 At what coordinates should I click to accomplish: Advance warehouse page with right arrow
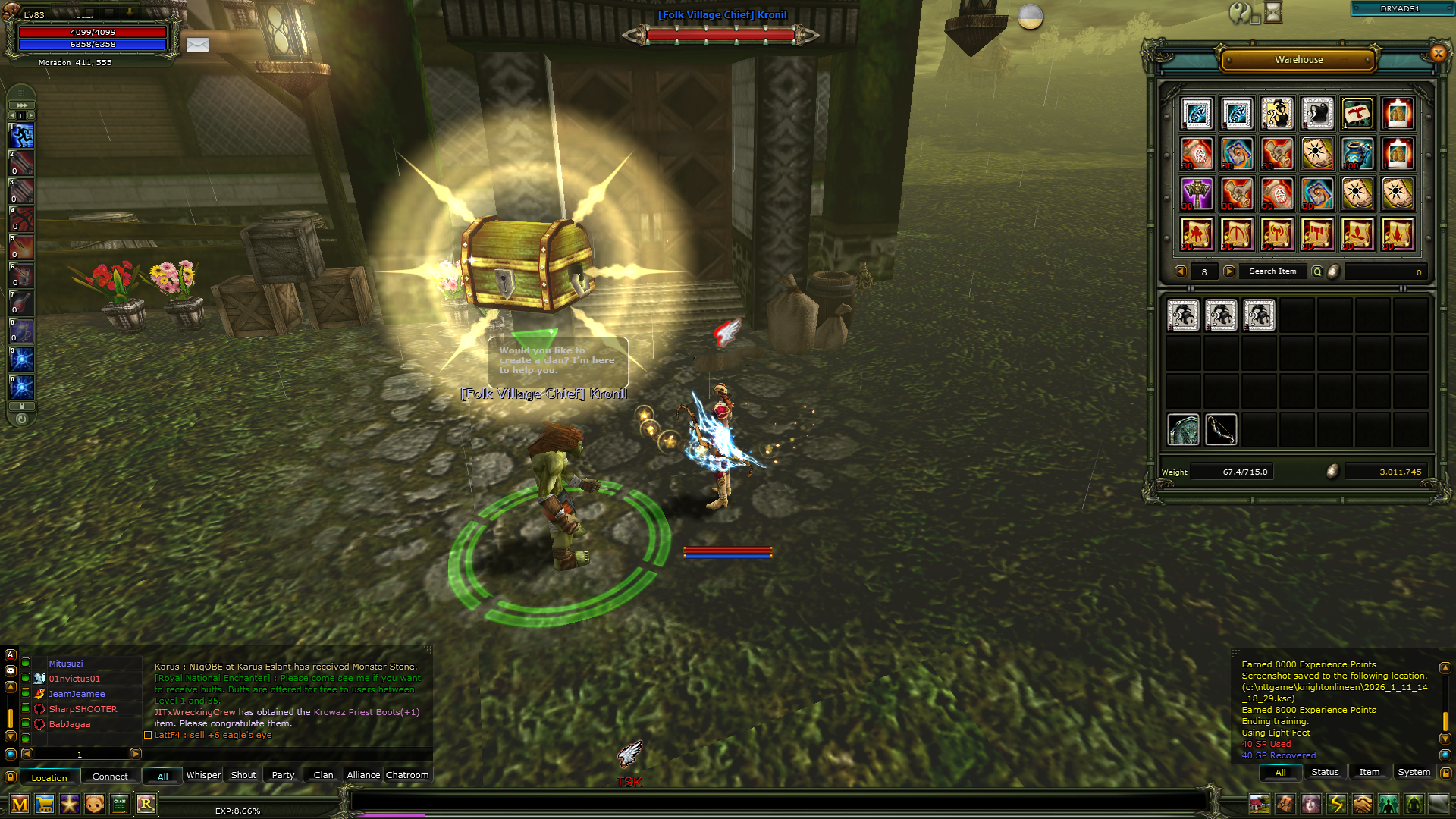[x=1229, y=271]
